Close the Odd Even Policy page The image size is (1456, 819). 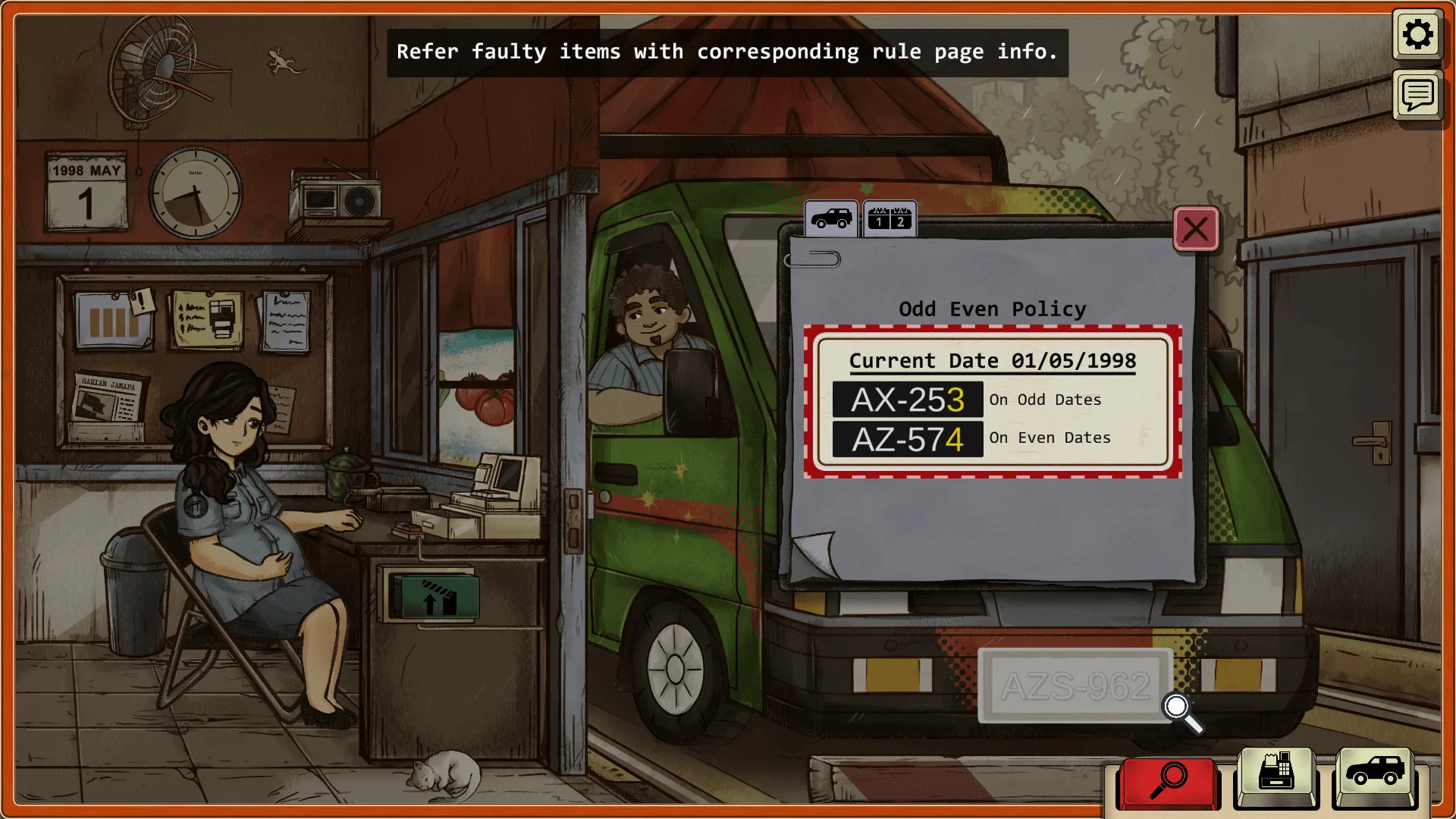(x=1196, y=229)
